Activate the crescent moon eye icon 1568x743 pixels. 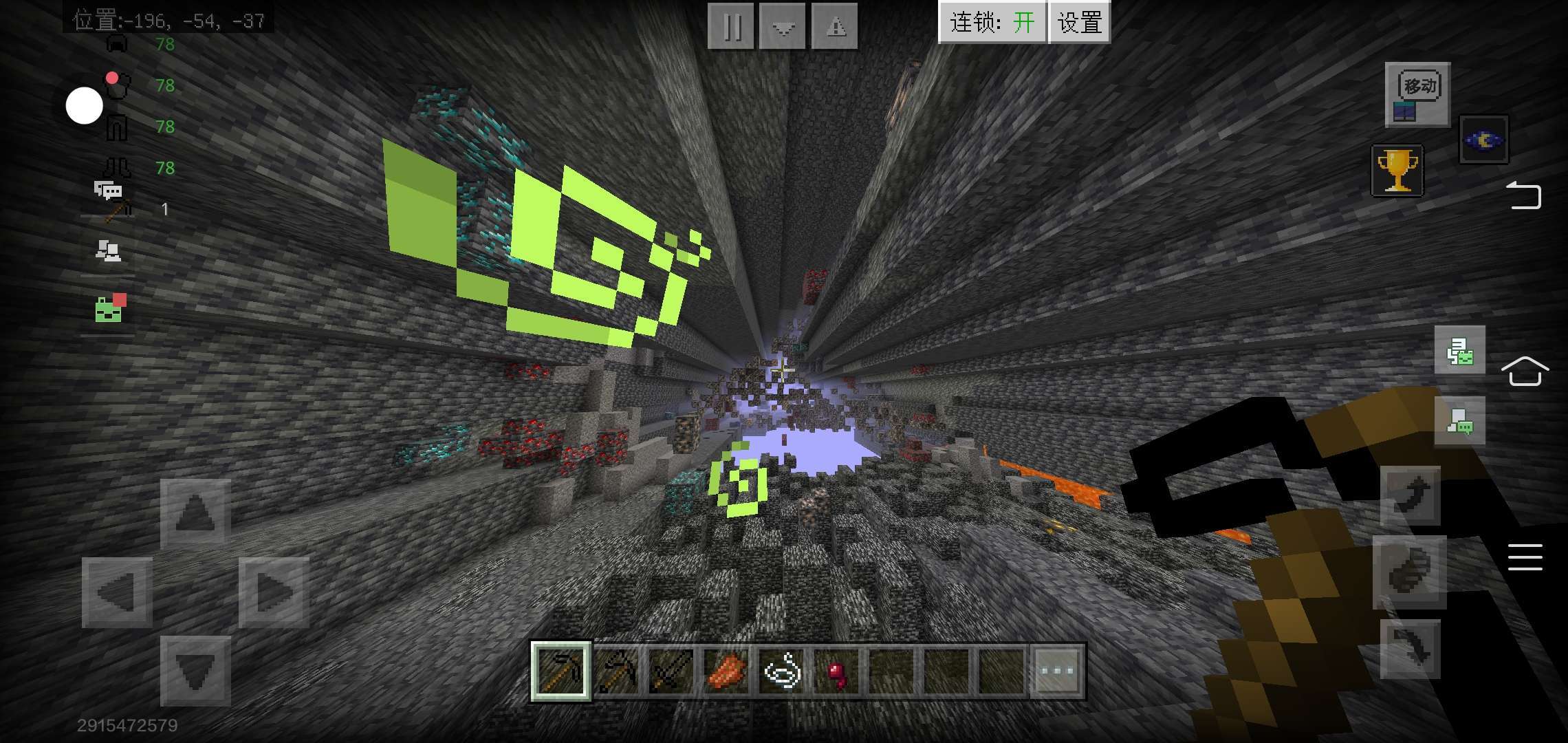[1484, 140]
